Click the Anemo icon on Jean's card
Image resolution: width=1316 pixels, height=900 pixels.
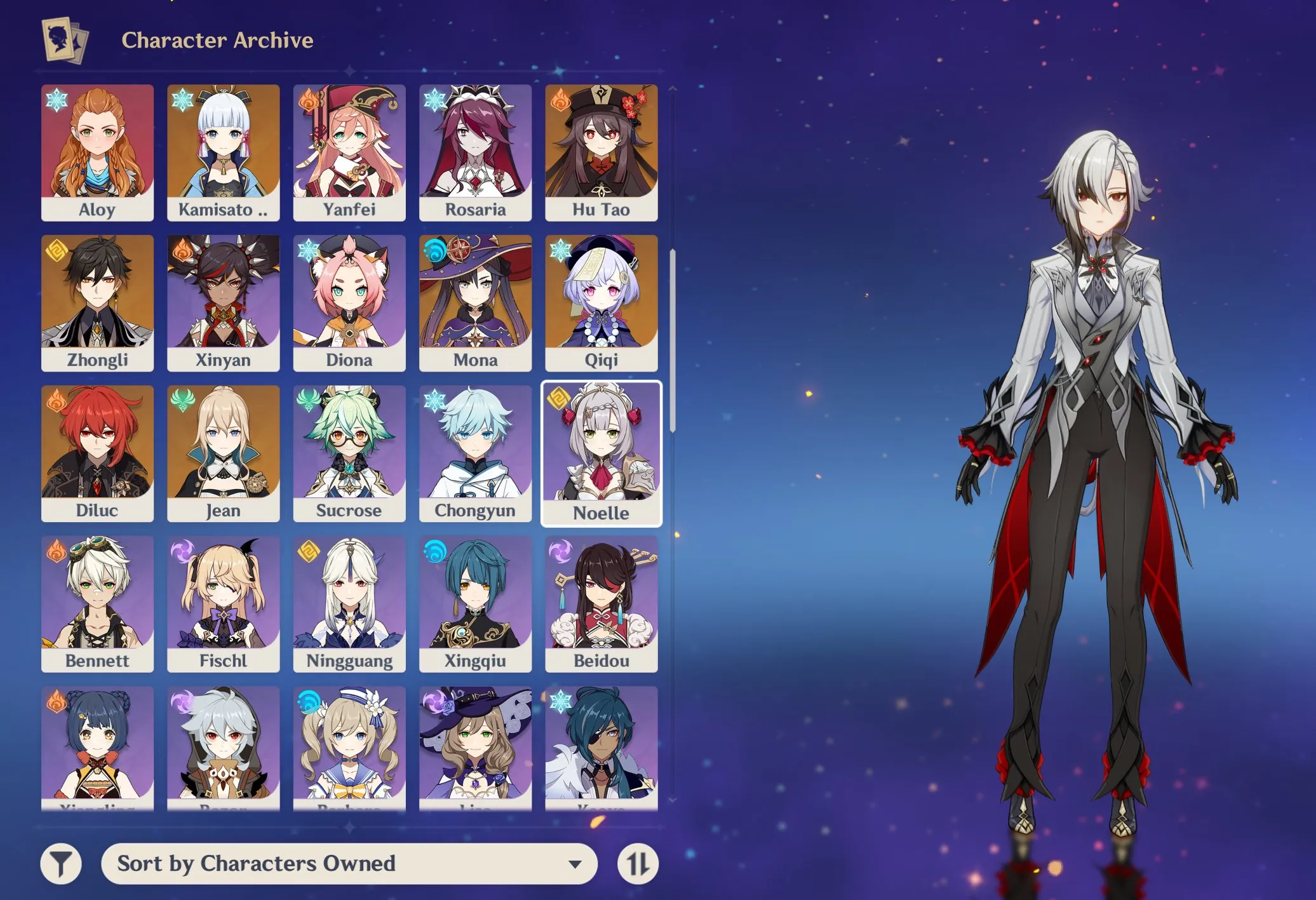point(183,401)
